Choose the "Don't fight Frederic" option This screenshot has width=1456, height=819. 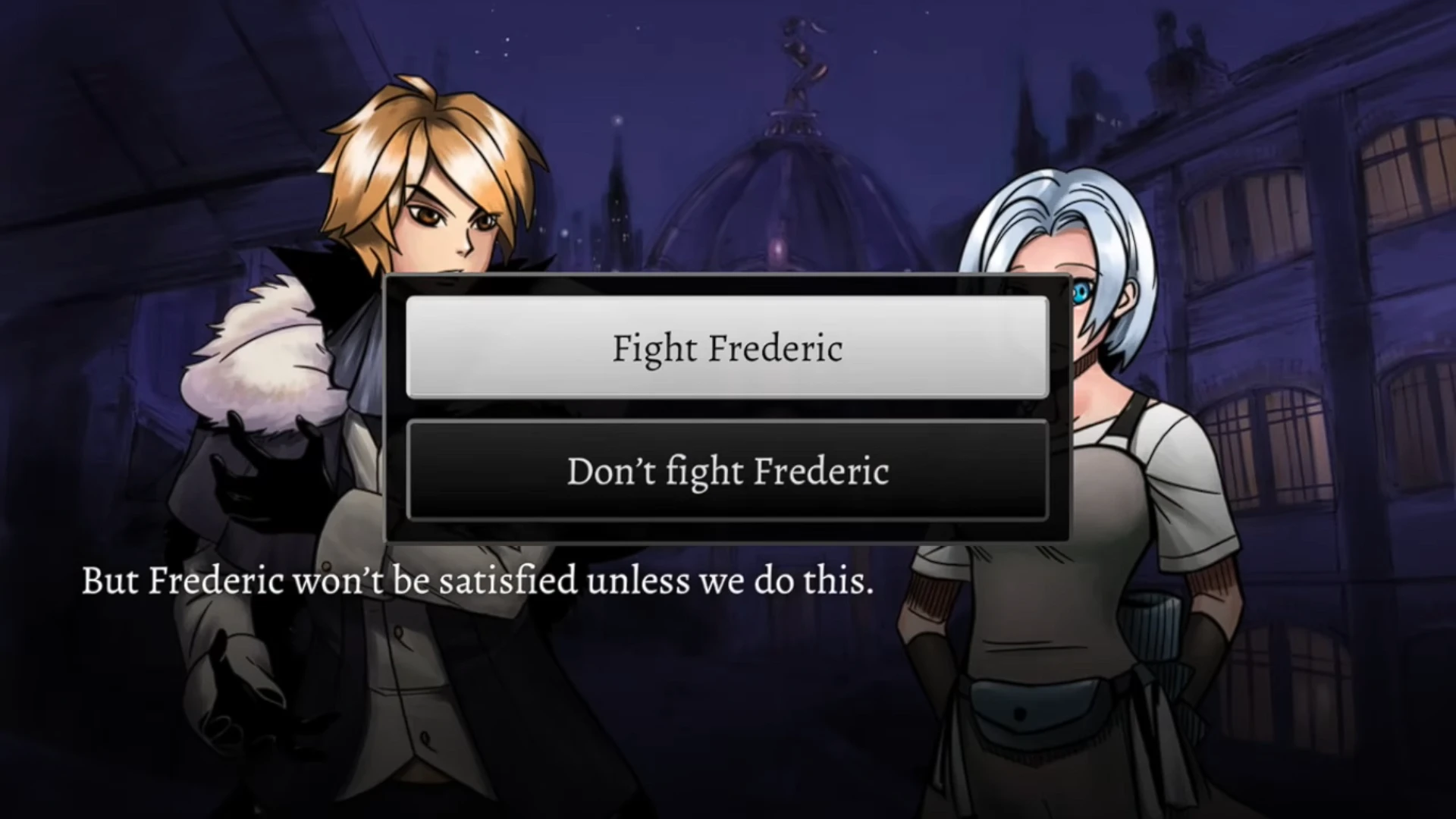tap(726, 472)
